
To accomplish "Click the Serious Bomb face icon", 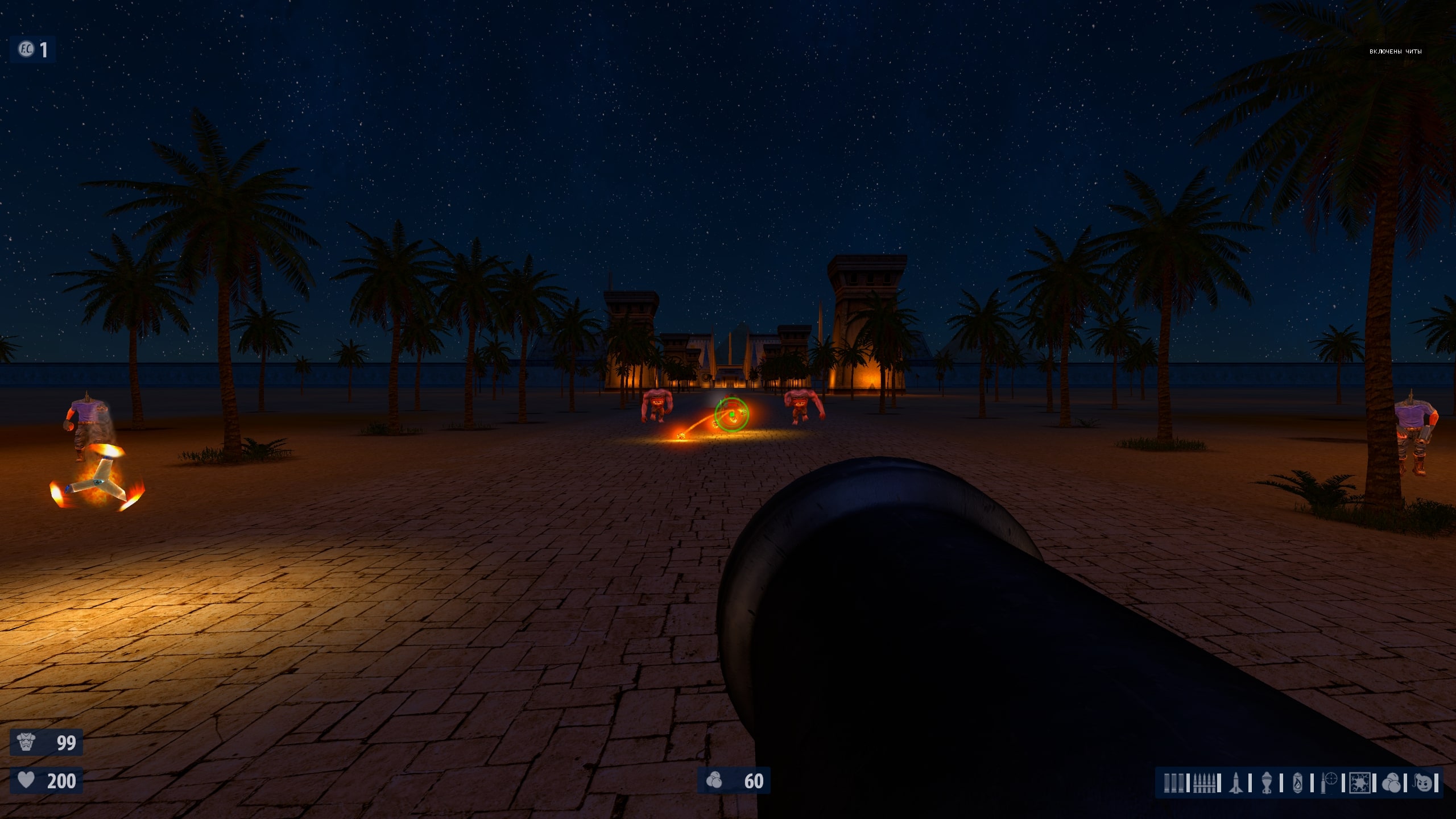I will coord(1424,783).
